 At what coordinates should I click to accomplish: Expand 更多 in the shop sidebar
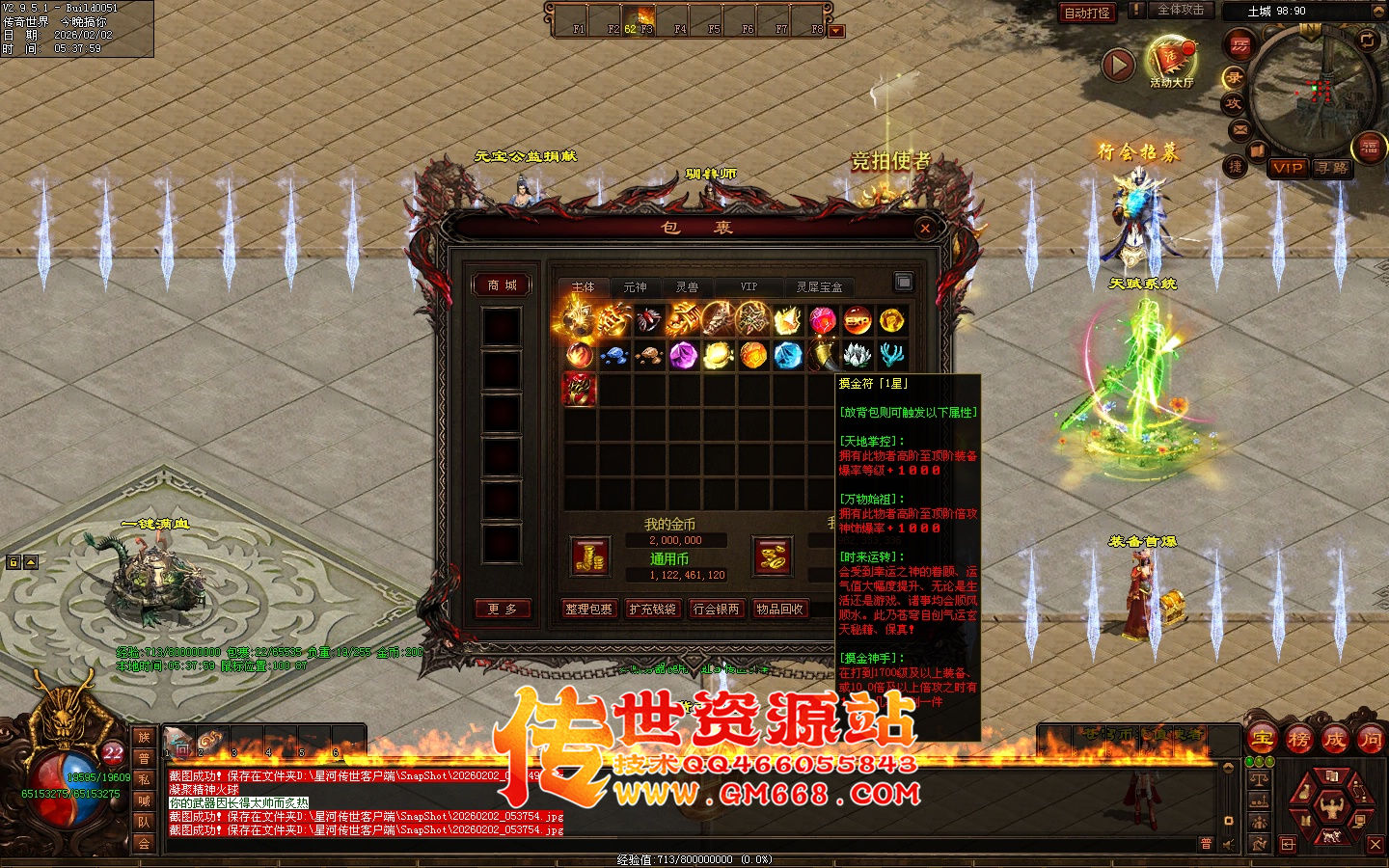coord(504,609)
